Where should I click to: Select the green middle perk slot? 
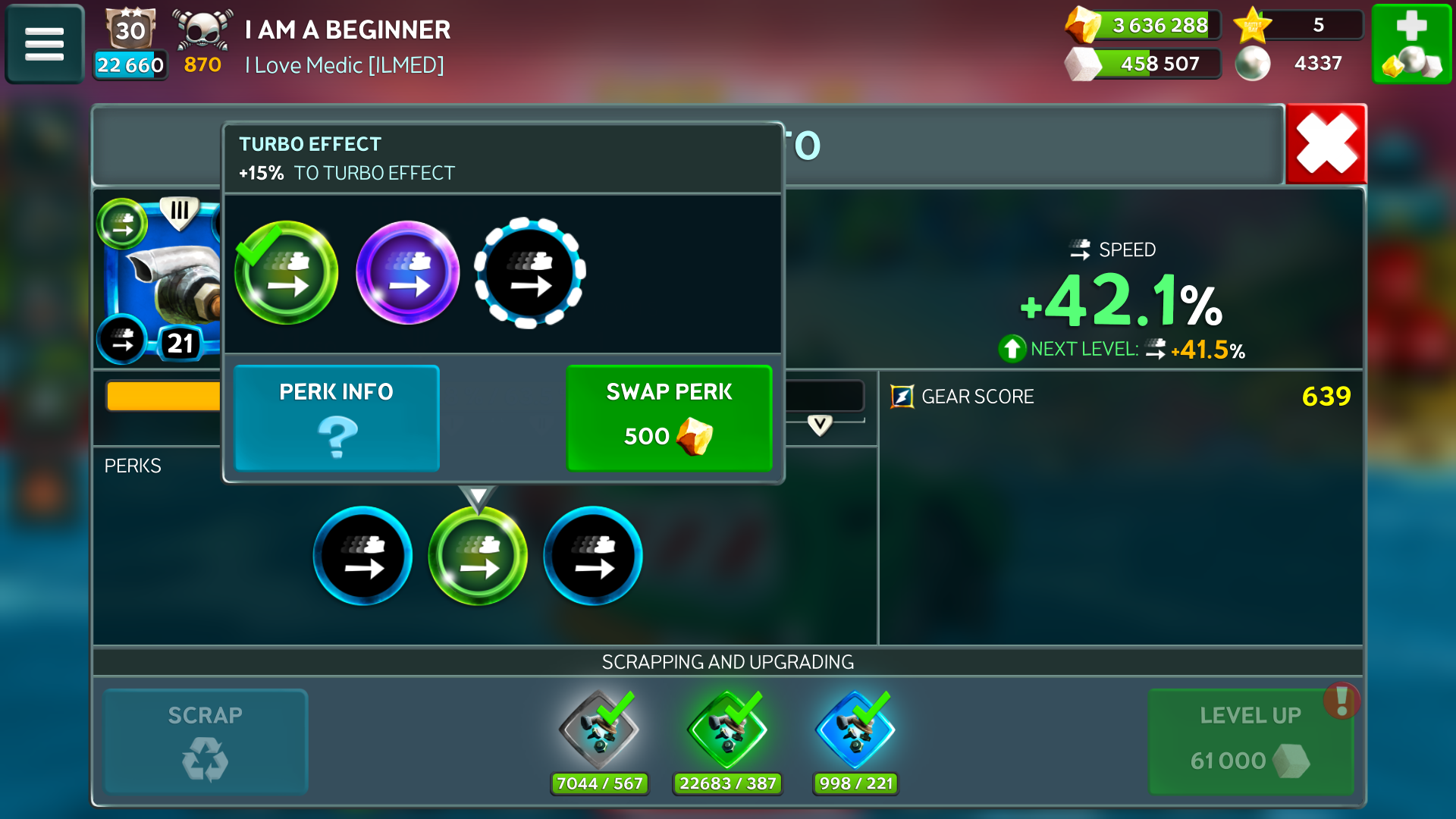(478, 557)
